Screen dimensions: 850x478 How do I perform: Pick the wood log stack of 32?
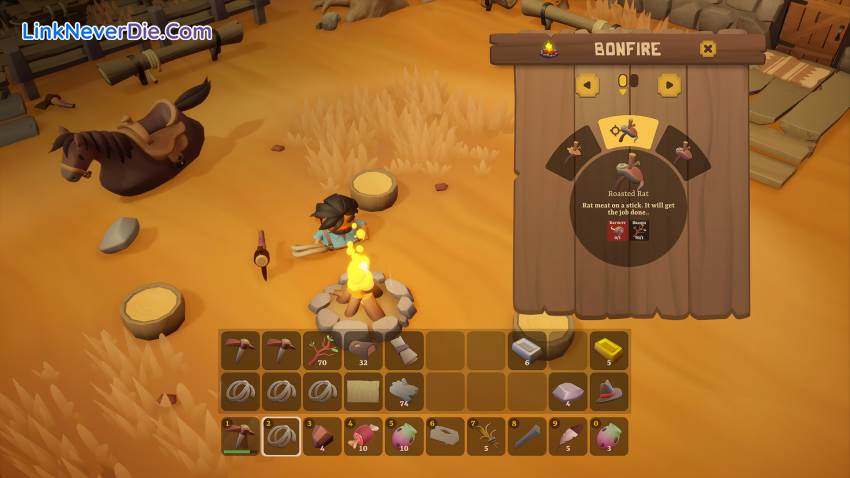click(x=363, y=351)
